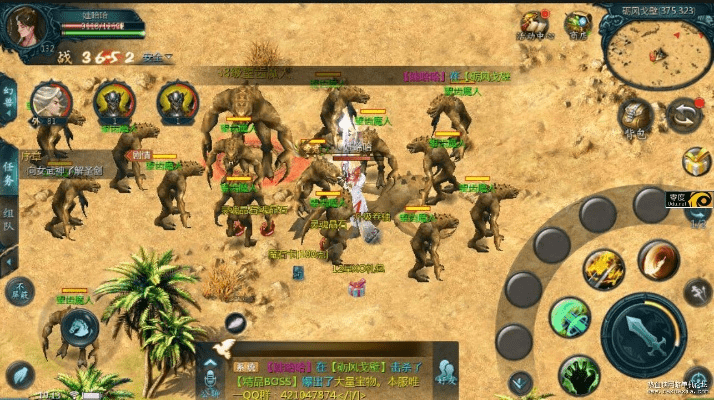Toggle the 不屏蔽 display filter button
Screen dimensions: 714x400
pyautogui.click(x=17, y=290)
